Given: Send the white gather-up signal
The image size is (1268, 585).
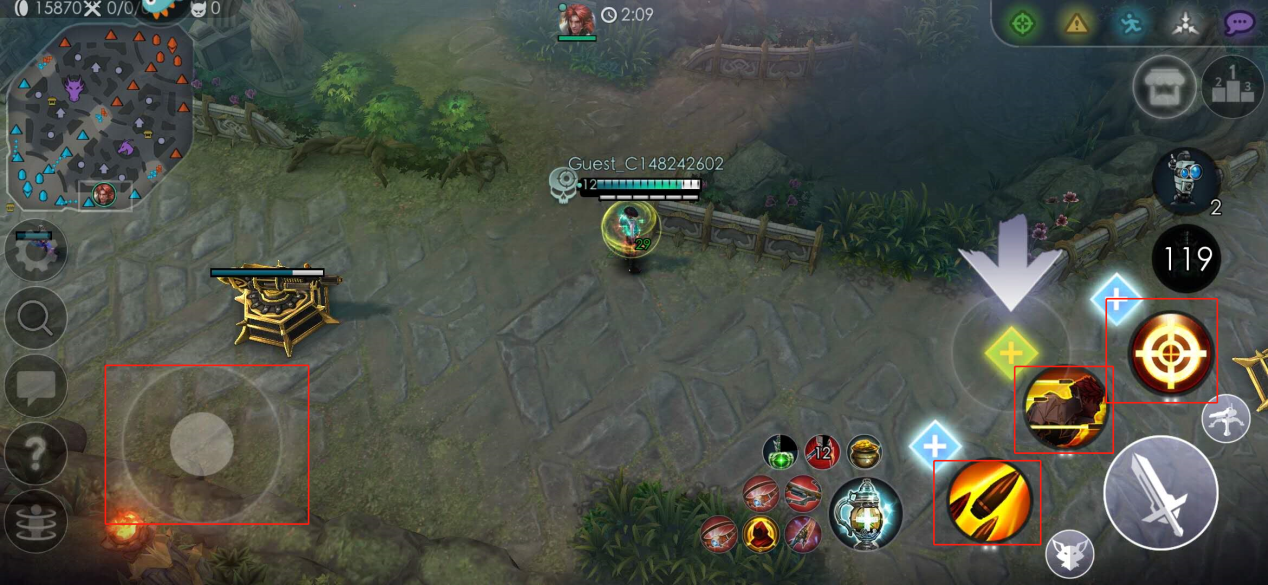Looking at the screenshot, I should 1184,23.
